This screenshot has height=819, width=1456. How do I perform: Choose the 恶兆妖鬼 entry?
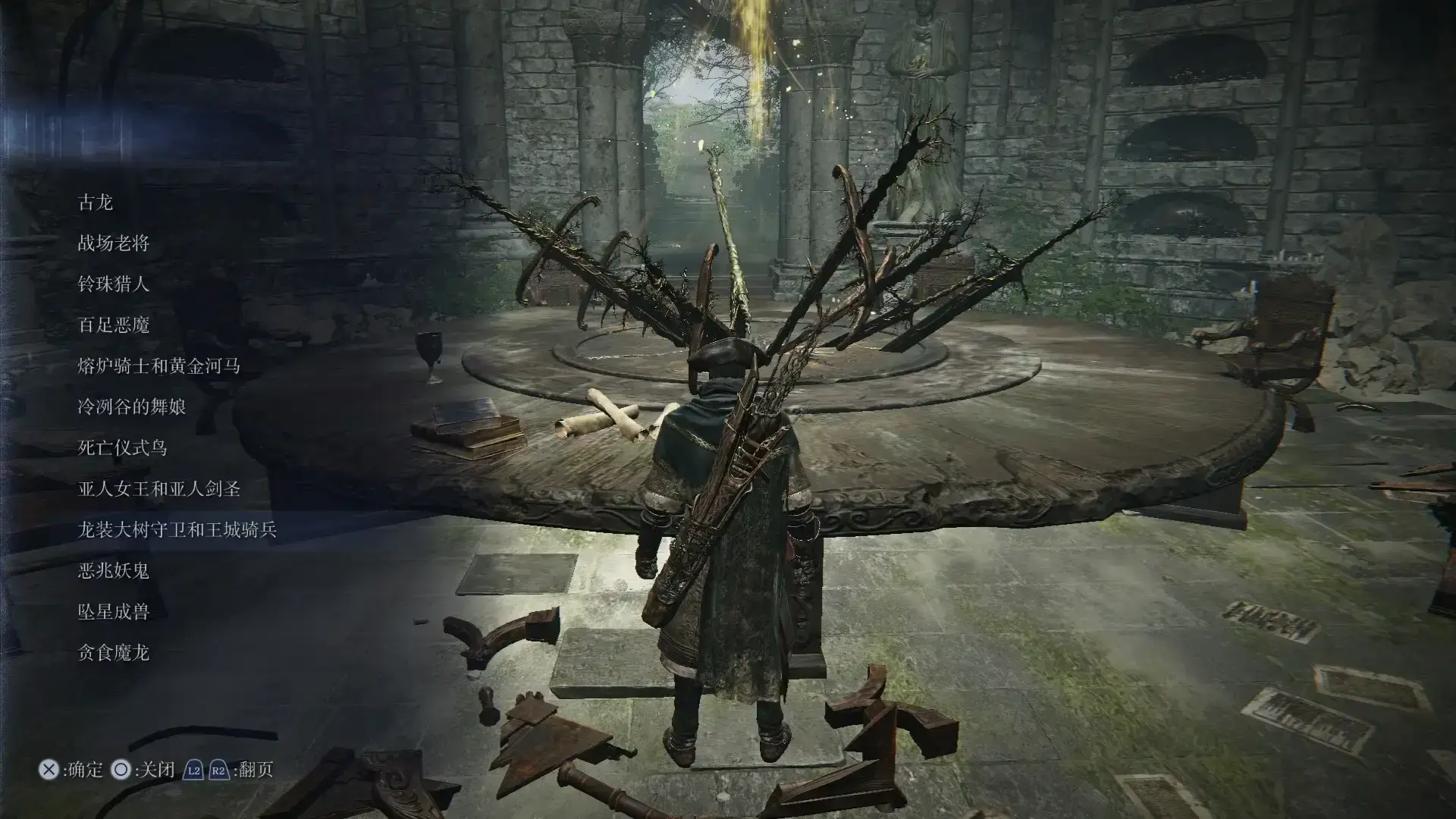click(x=114, y=571)
